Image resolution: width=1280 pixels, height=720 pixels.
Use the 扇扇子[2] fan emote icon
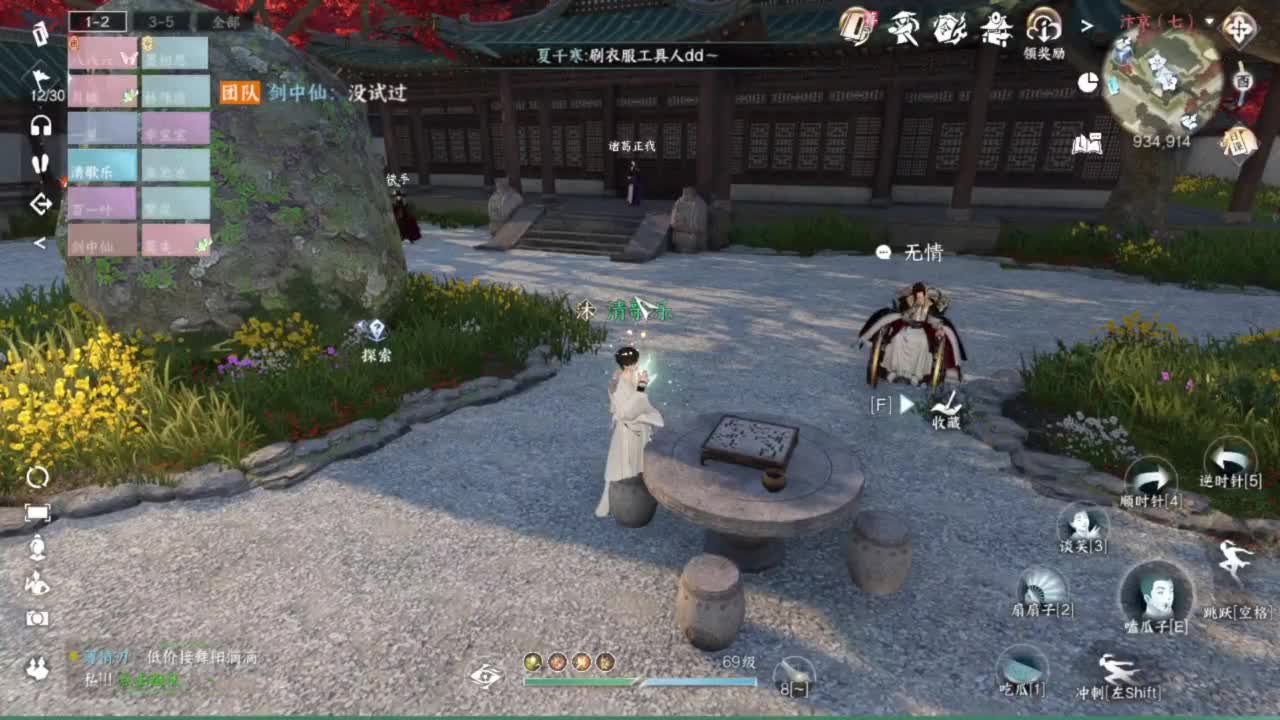click(x=1040, y=581)
